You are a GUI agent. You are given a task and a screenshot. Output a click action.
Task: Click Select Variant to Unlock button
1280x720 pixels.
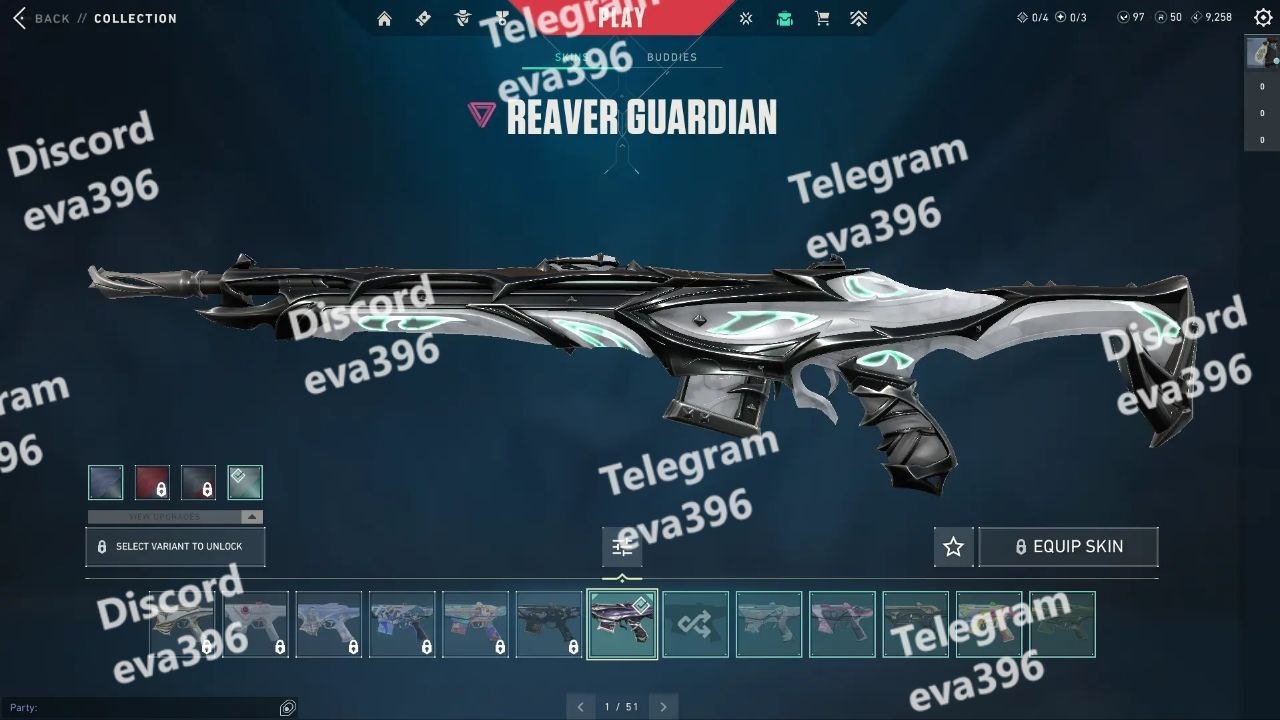click(x=176, y=547)
